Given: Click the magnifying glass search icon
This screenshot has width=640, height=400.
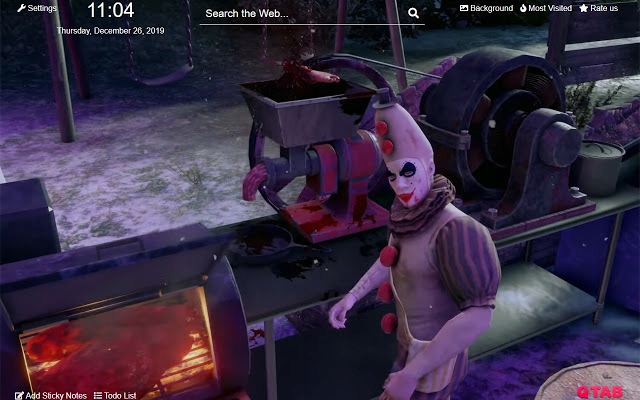Looking at the screenshot, I should (414, 14).
